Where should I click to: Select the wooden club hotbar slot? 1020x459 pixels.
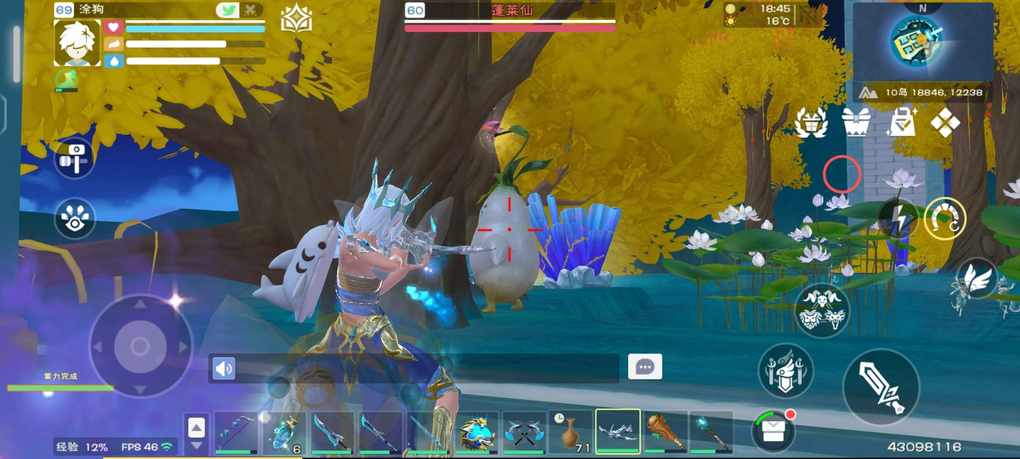point(665,432)
